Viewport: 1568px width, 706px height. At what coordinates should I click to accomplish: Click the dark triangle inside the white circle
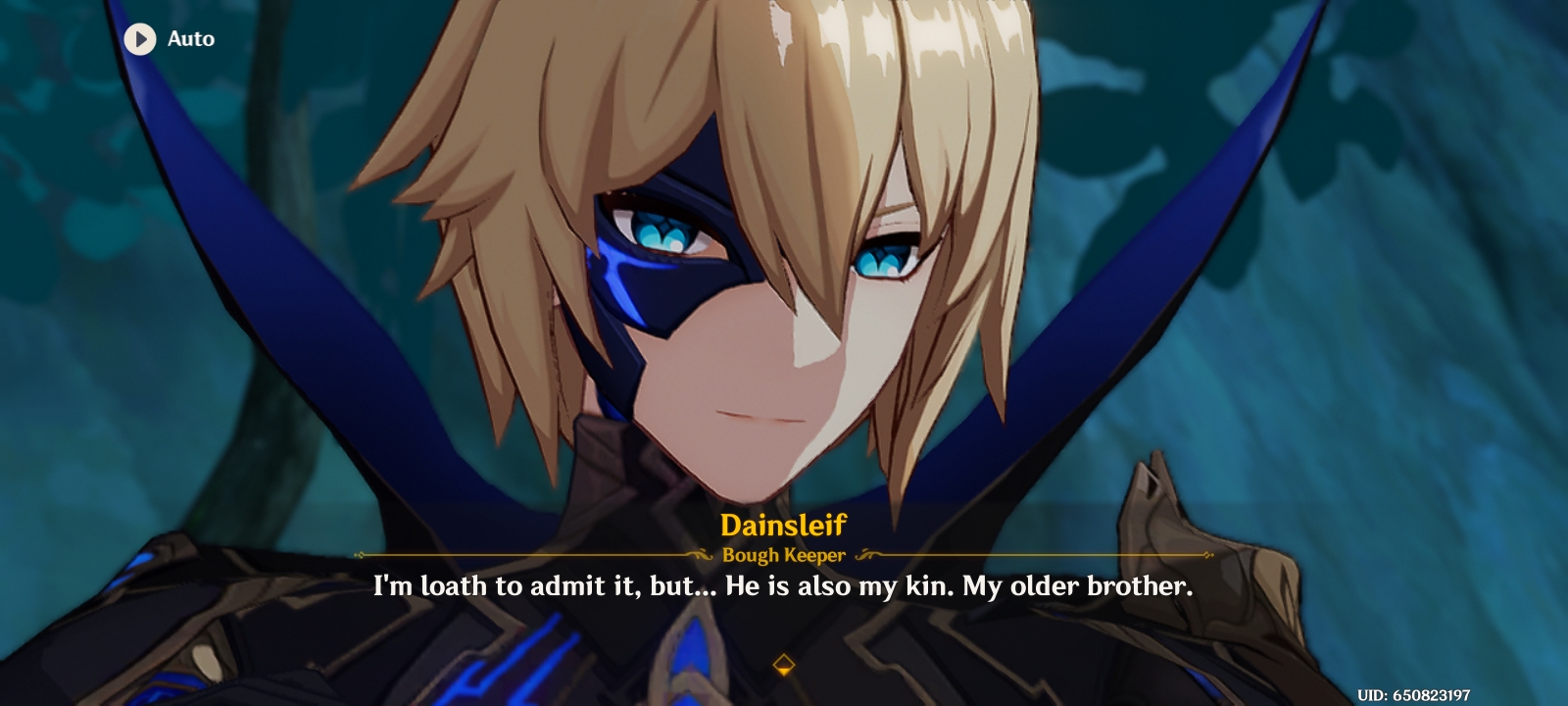pos(139,39)
